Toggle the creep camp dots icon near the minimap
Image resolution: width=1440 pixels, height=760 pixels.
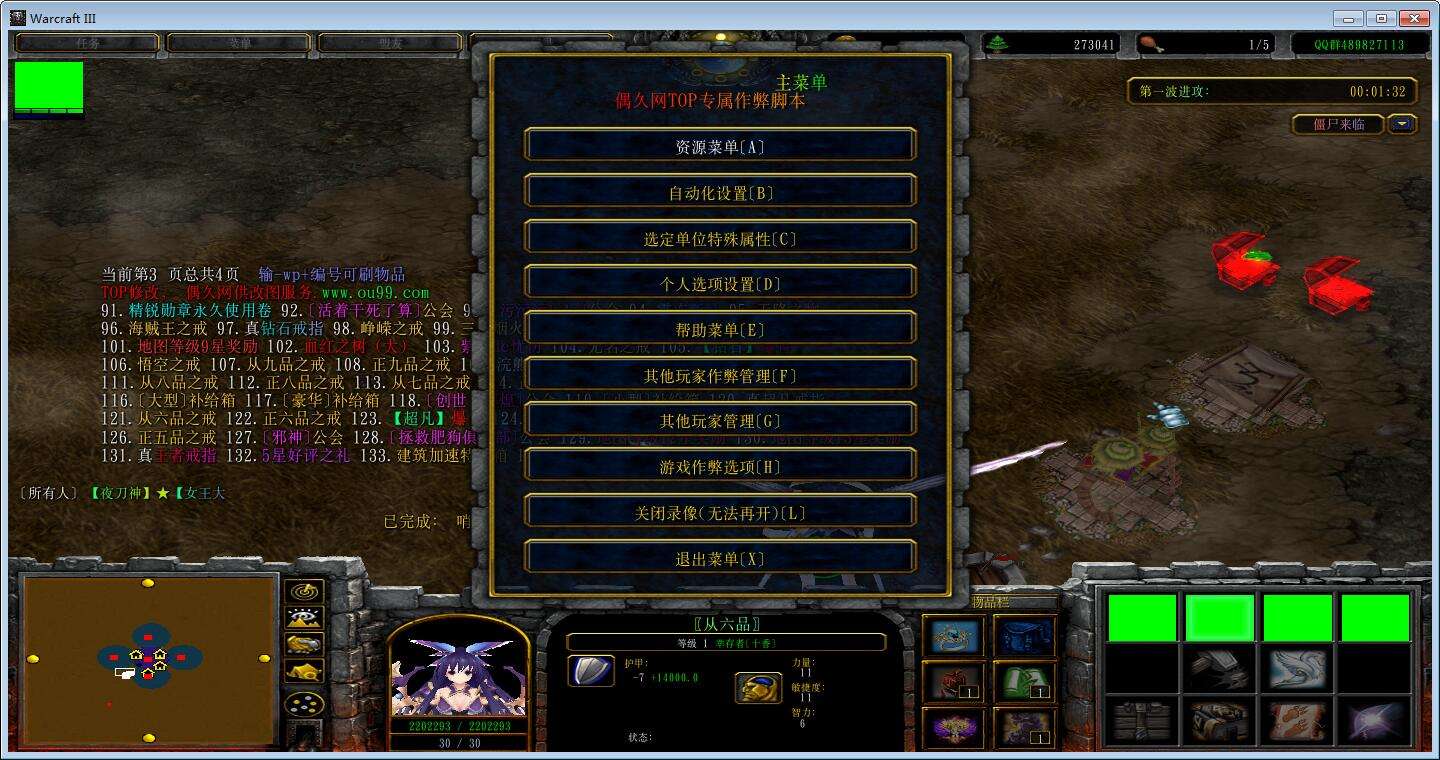pos(303,703)
